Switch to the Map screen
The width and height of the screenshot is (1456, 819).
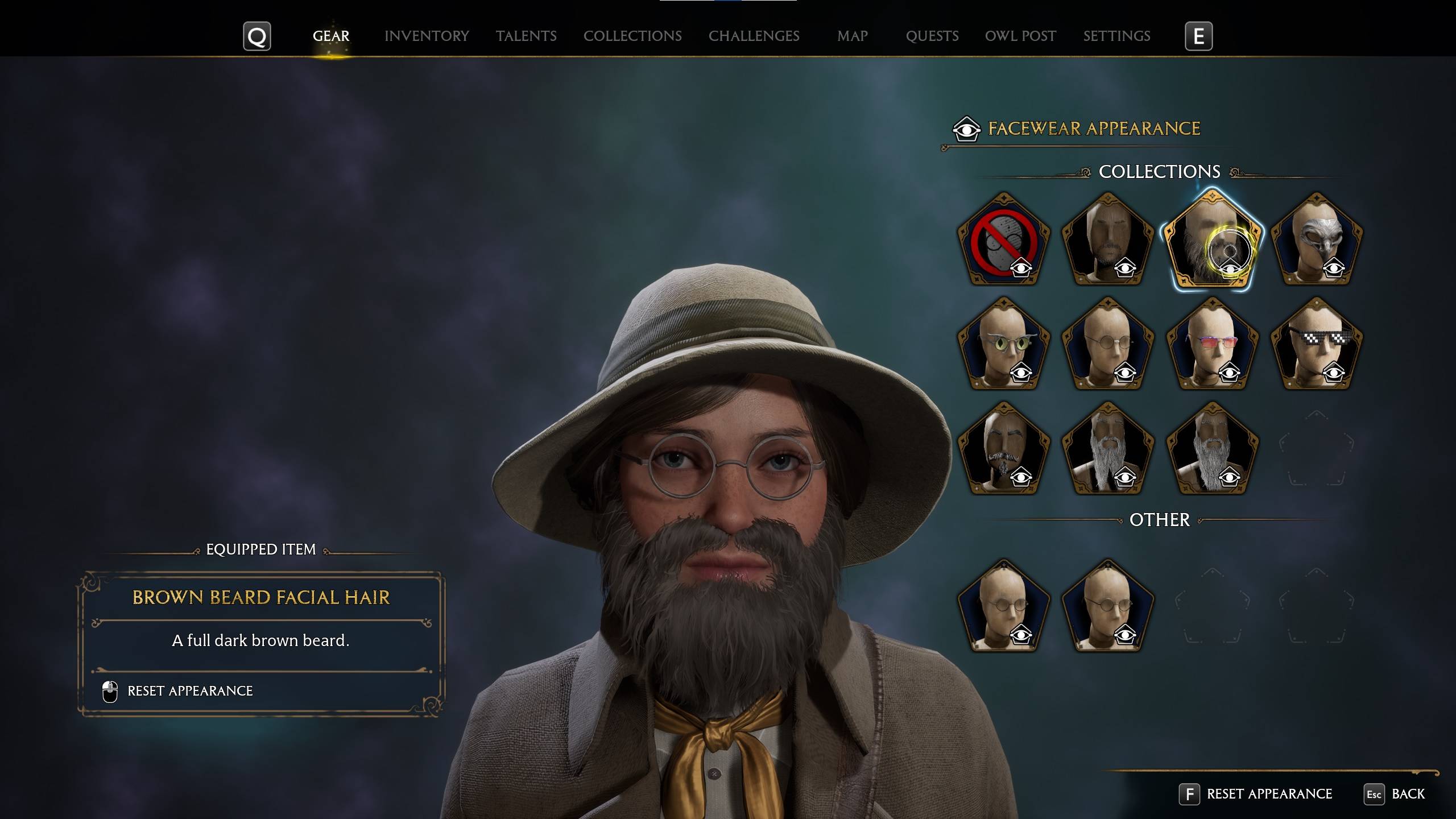851,36
